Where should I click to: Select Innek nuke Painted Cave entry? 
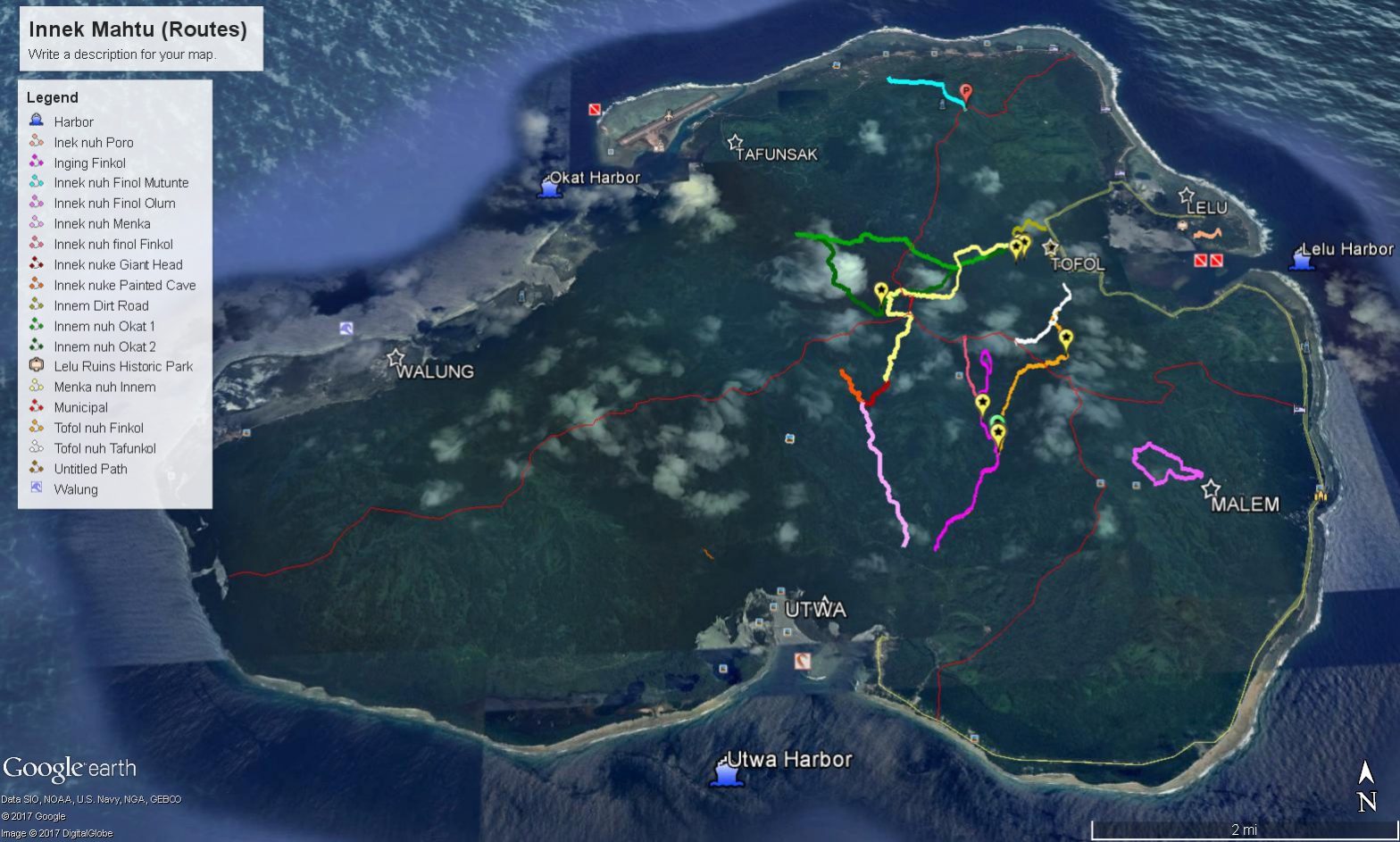point(124,286)
